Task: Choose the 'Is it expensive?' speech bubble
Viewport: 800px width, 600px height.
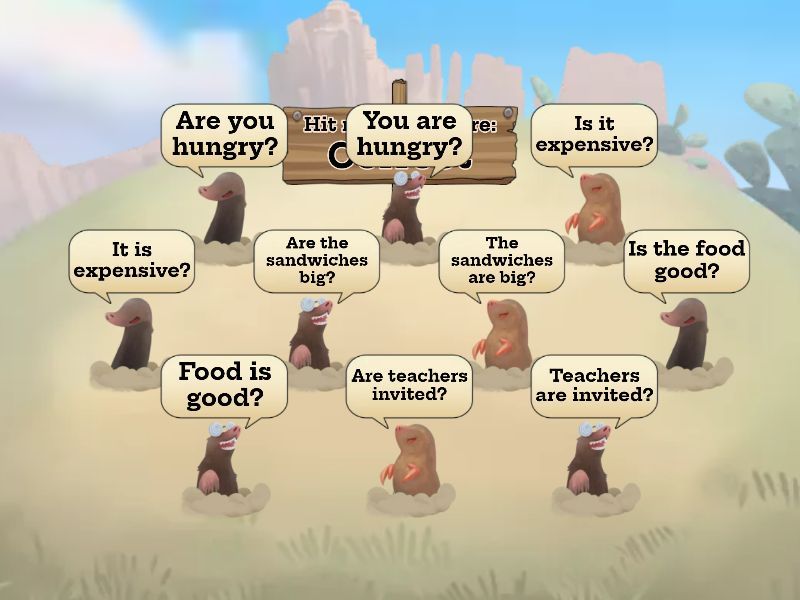Action: point(594,134)
